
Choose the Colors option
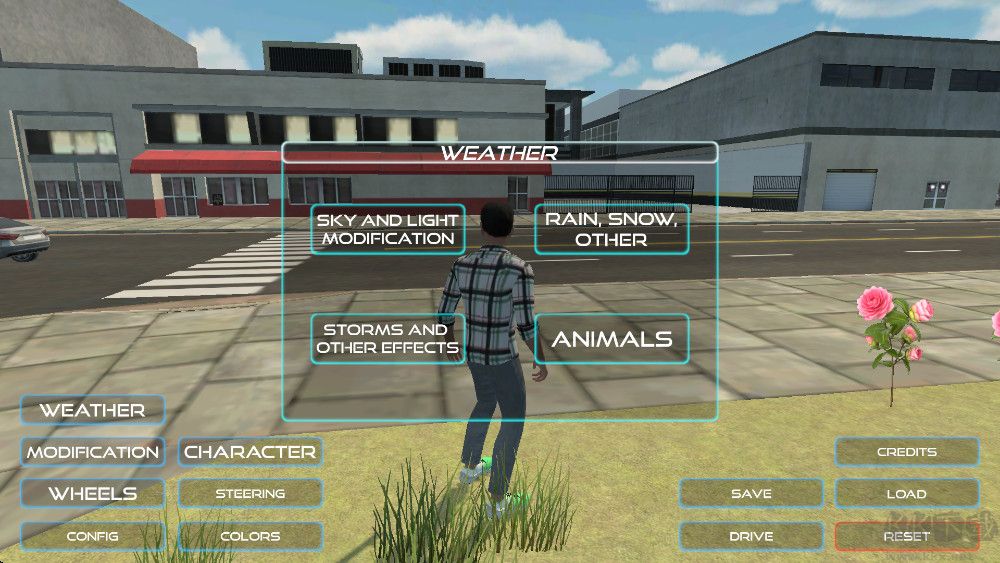[250, 536]
